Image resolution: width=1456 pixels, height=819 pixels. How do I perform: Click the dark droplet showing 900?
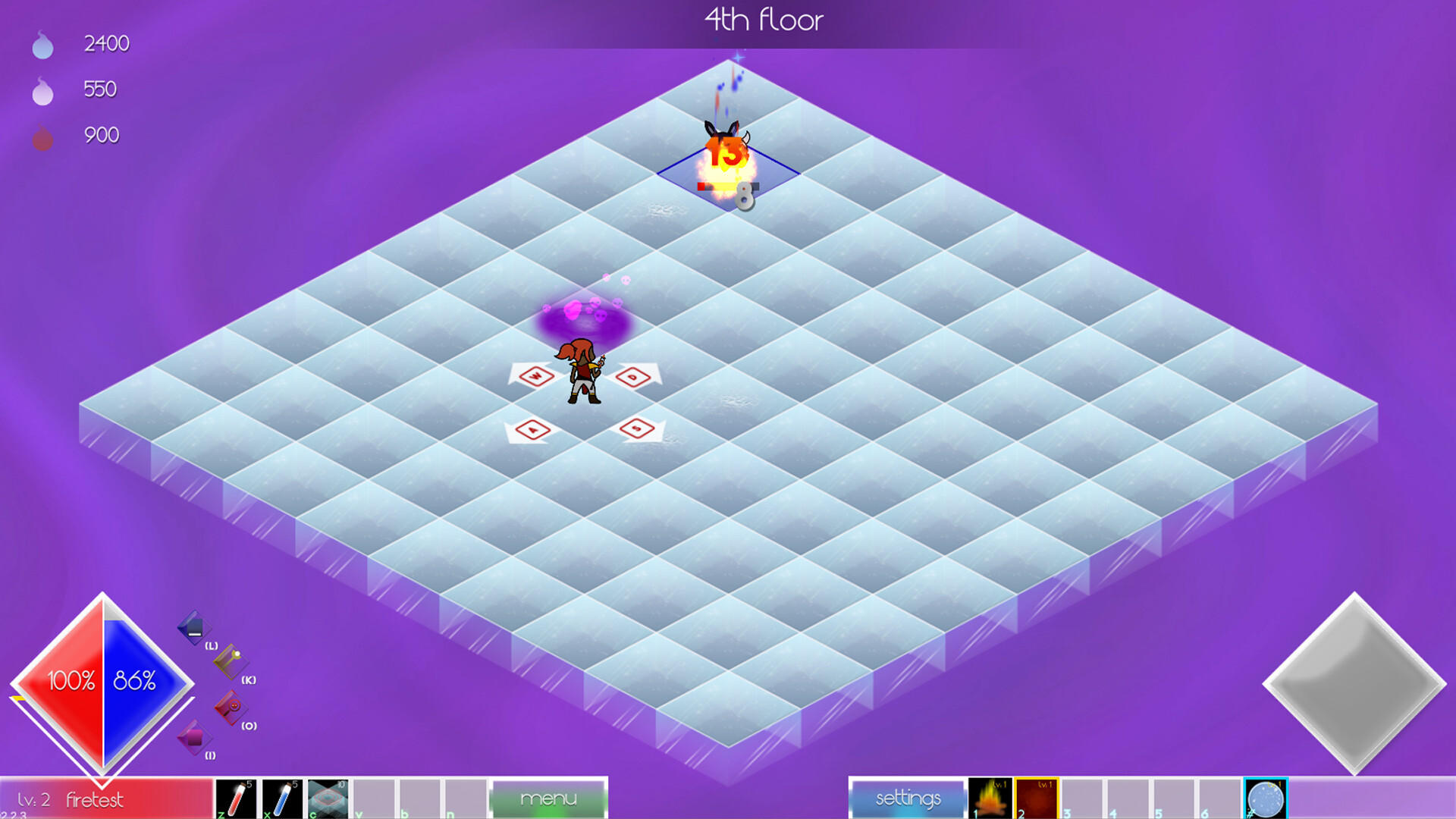click(43, 135)
